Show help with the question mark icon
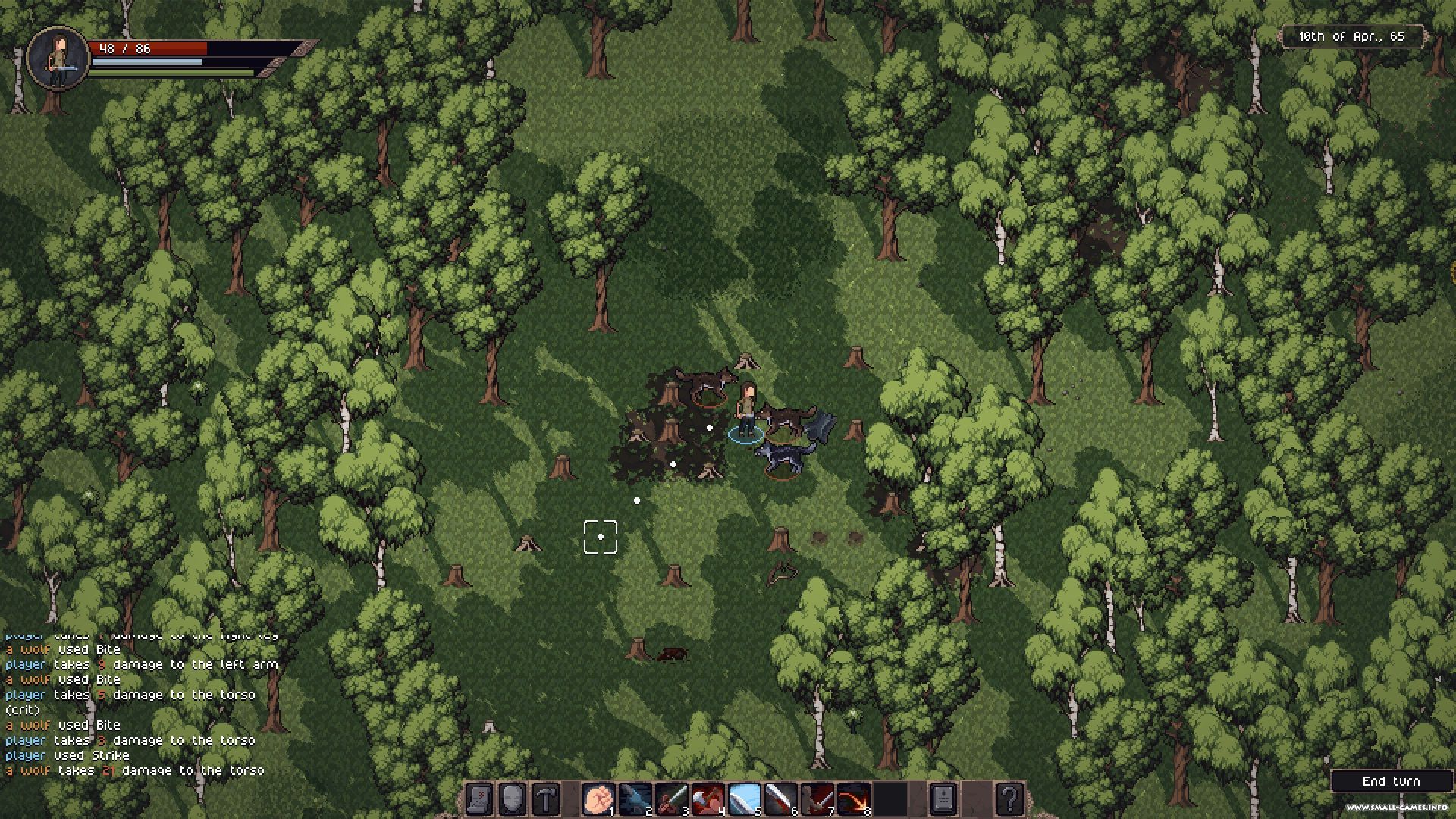This screenshot has height=819, width=1456. pyautogui.click(x=1009, y=799)
